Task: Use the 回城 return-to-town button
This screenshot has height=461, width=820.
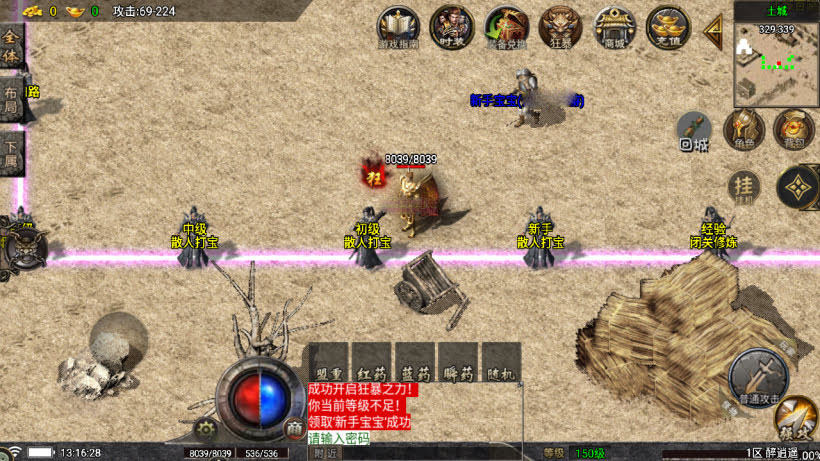Action: 694,131
